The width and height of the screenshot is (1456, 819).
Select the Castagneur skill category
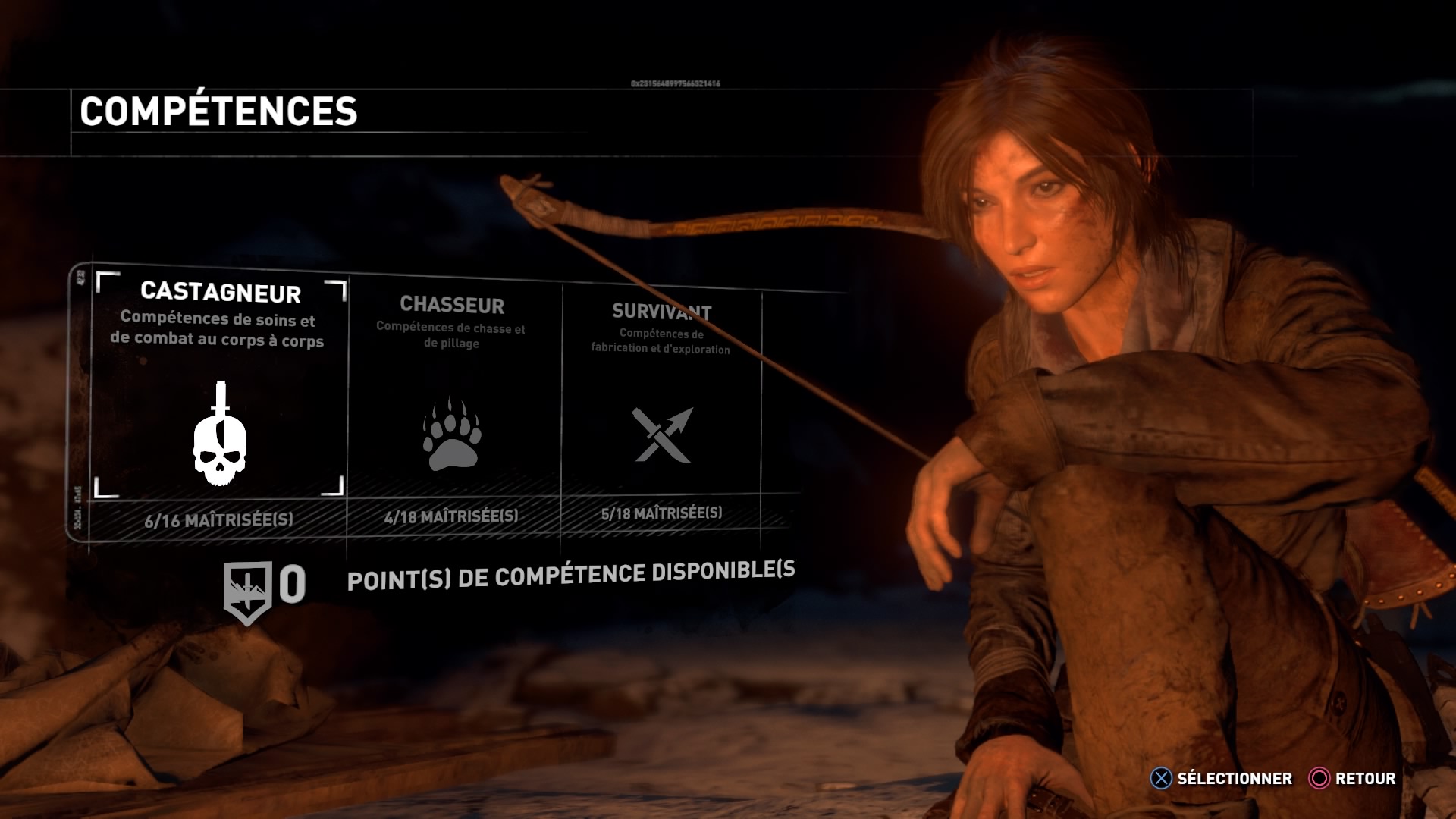pos(220,402)
